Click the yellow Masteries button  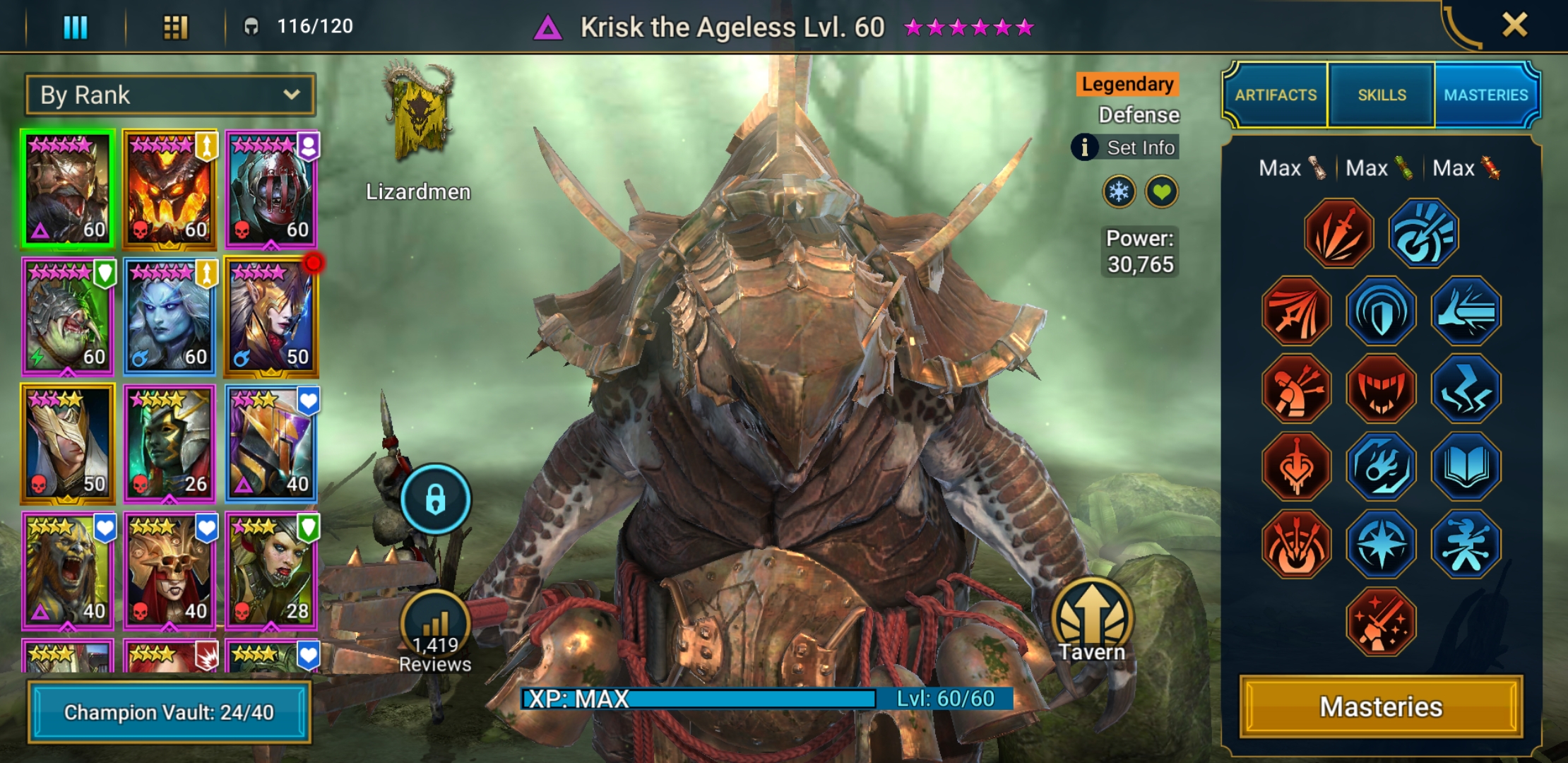tap(1381, 706)
